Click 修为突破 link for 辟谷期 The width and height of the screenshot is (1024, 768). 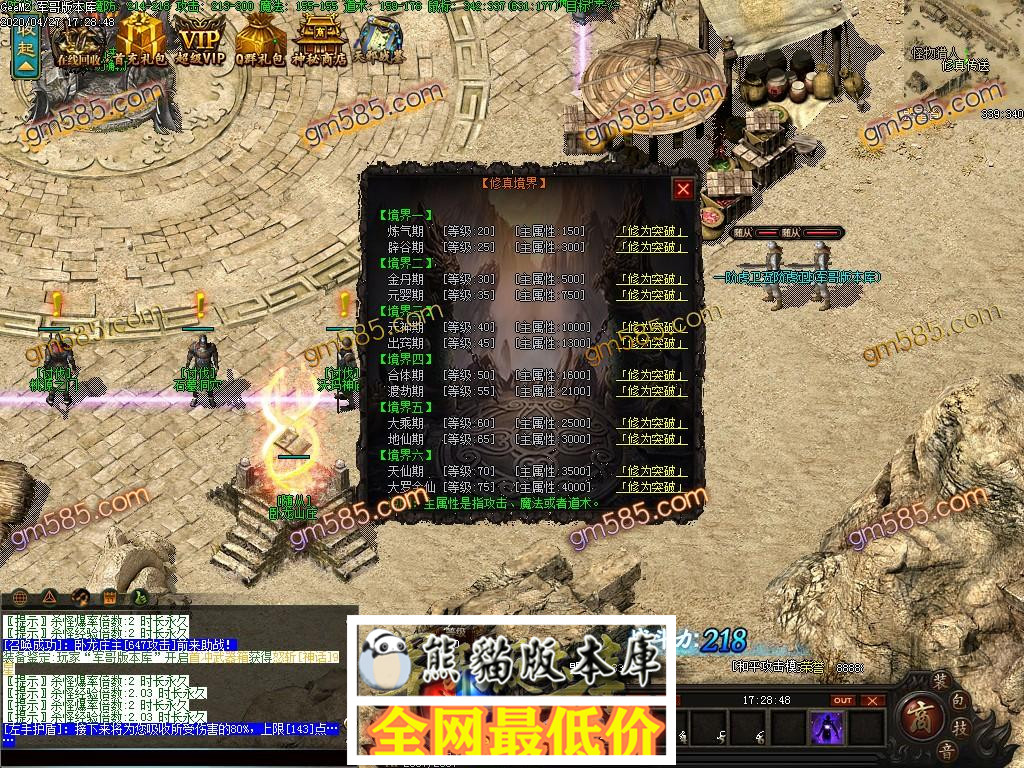[653, 247]
